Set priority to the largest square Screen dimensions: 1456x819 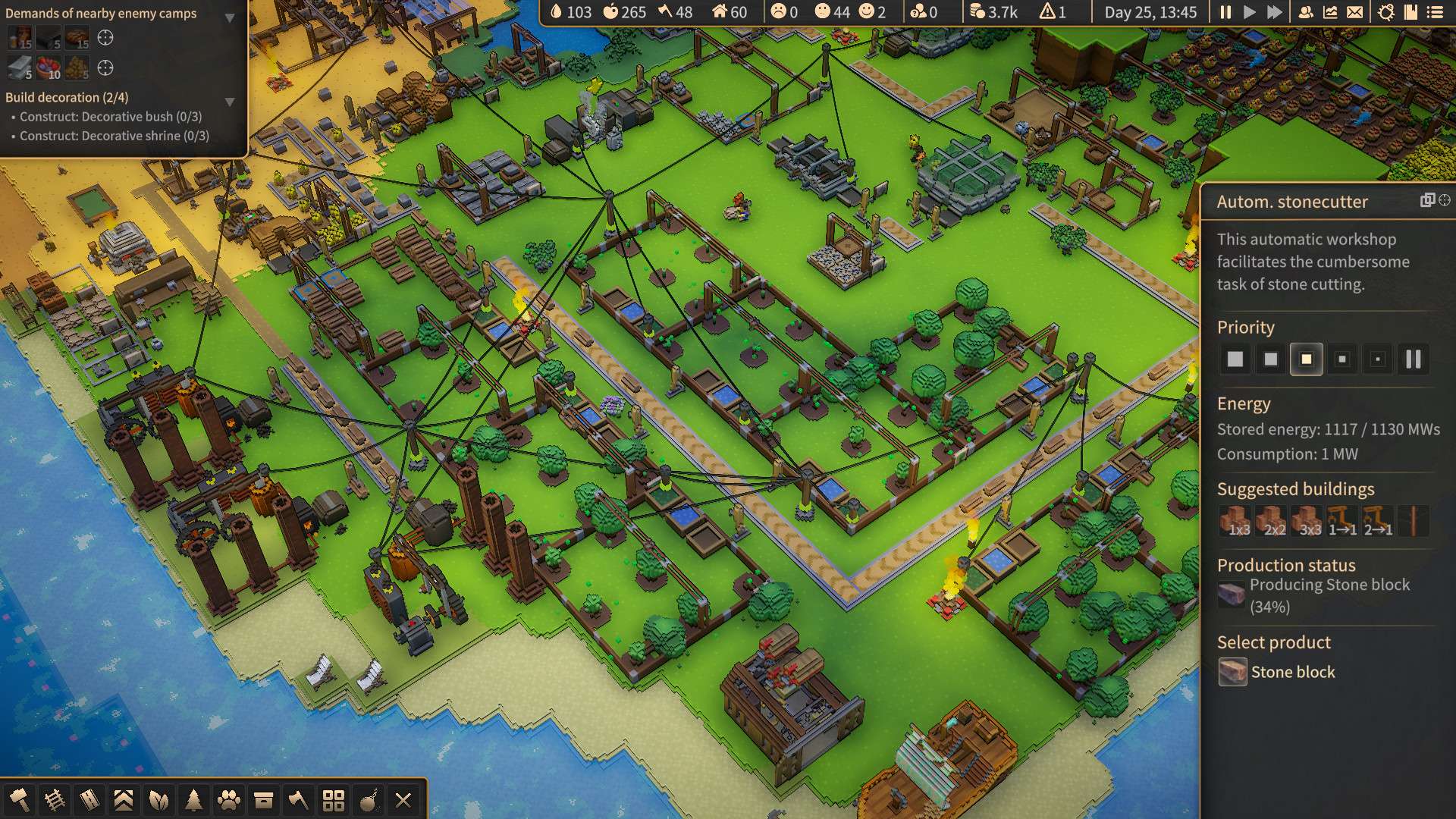pyautogui.click(x=1235, y=359)
